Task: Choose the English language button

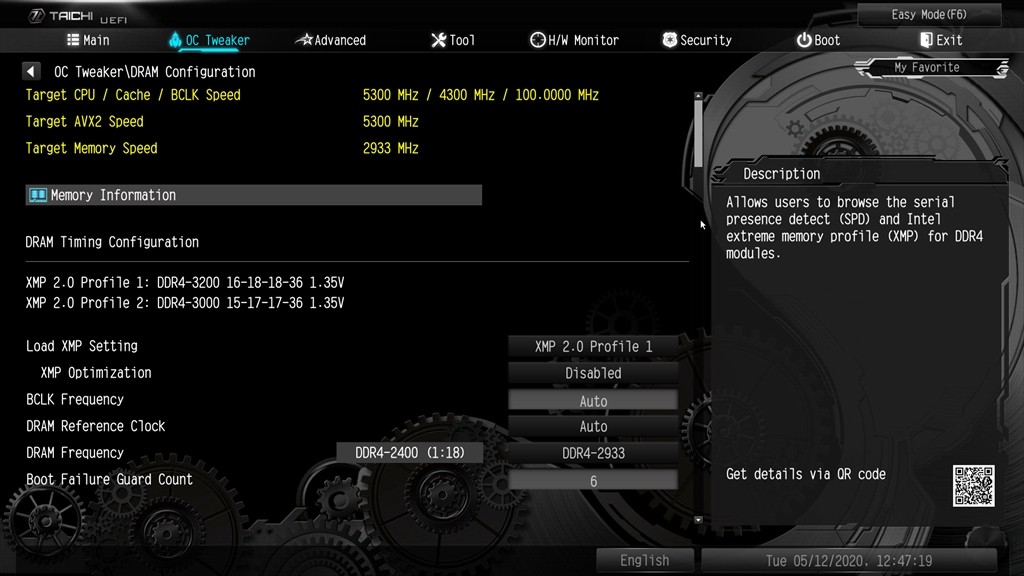Action: [x=644, y=560]
